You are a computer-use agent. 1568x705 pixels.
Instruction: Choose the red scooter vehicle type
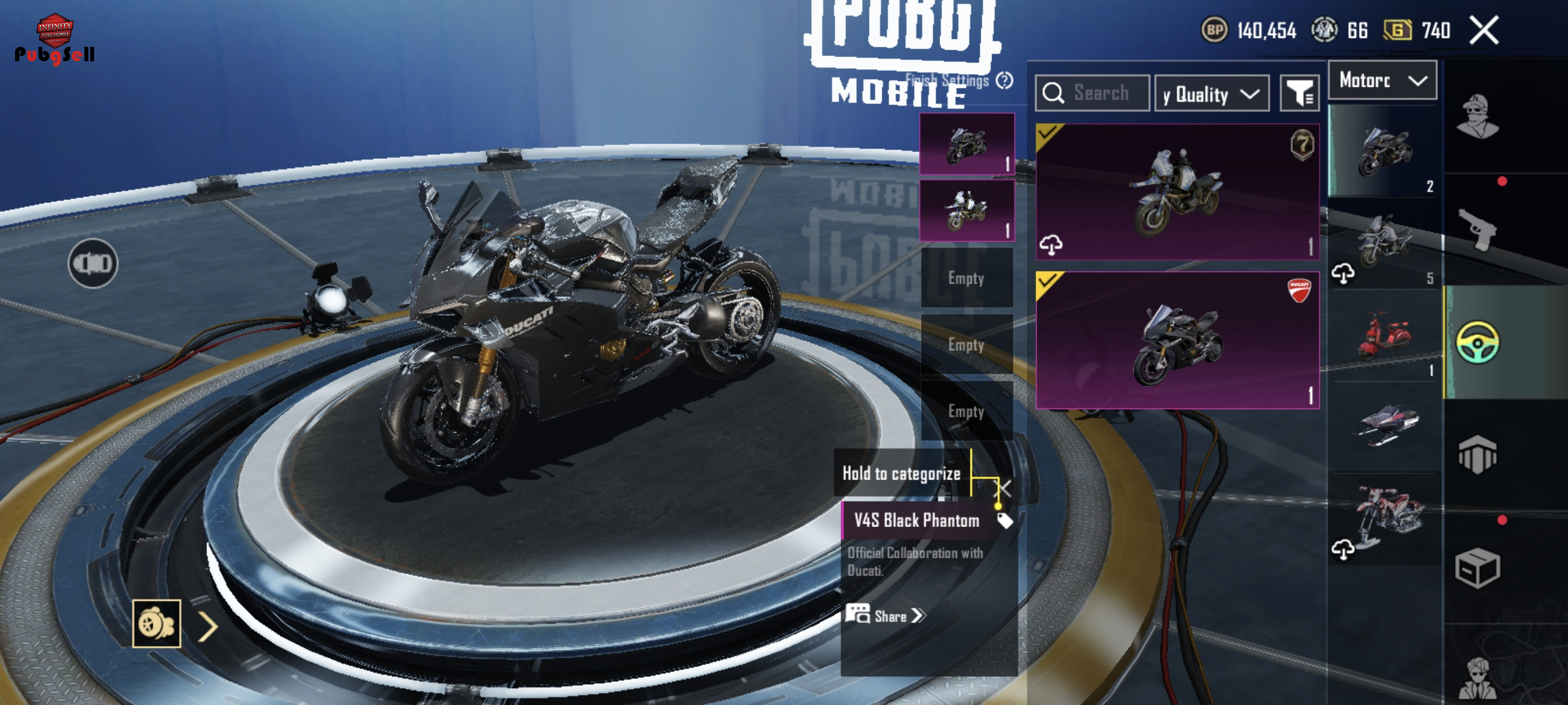[x=1384, y=336]
